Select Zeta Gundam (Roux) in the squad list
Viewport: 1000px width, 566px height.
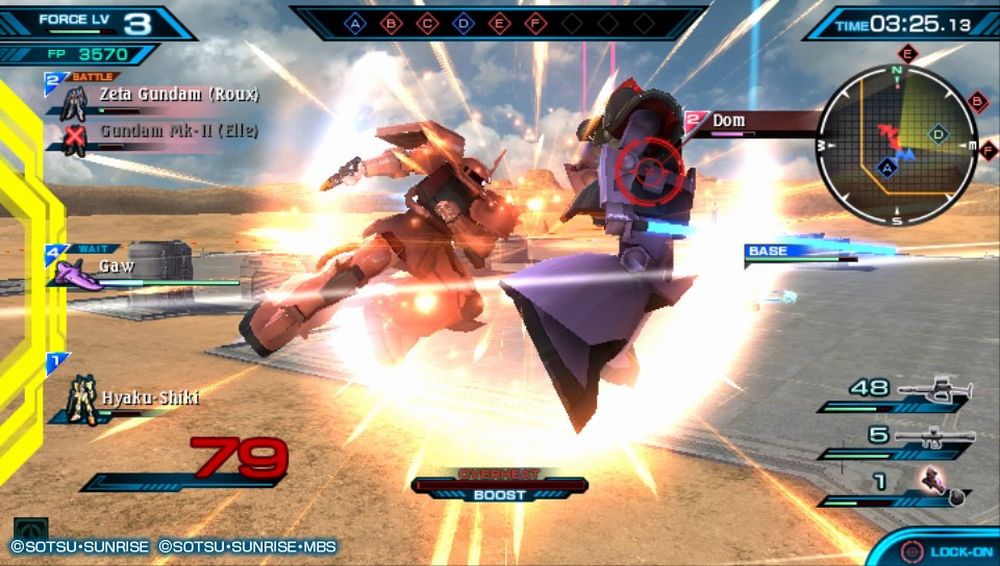(x=178, y=95)
